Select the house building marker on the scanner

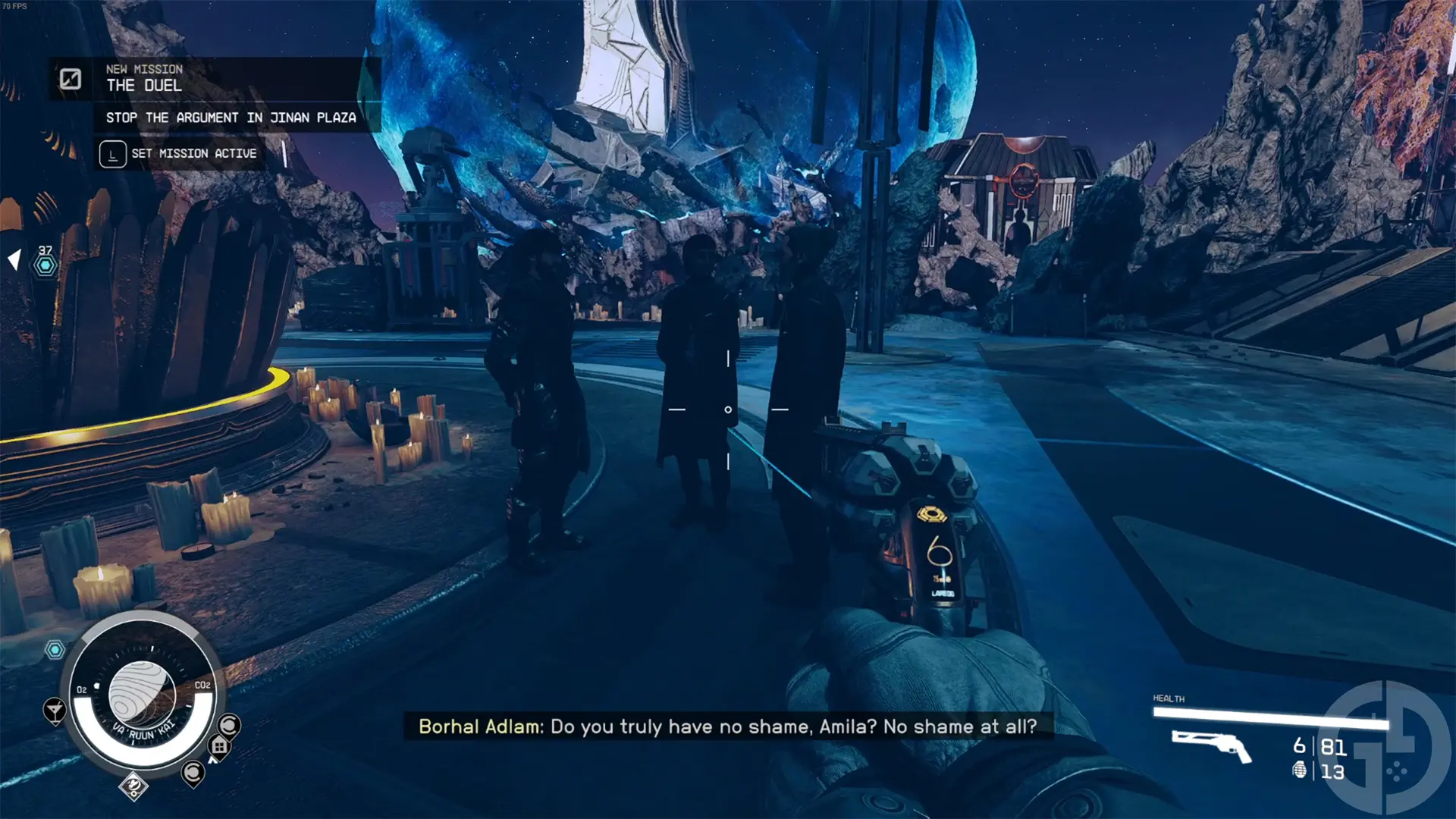click(219, 746)
